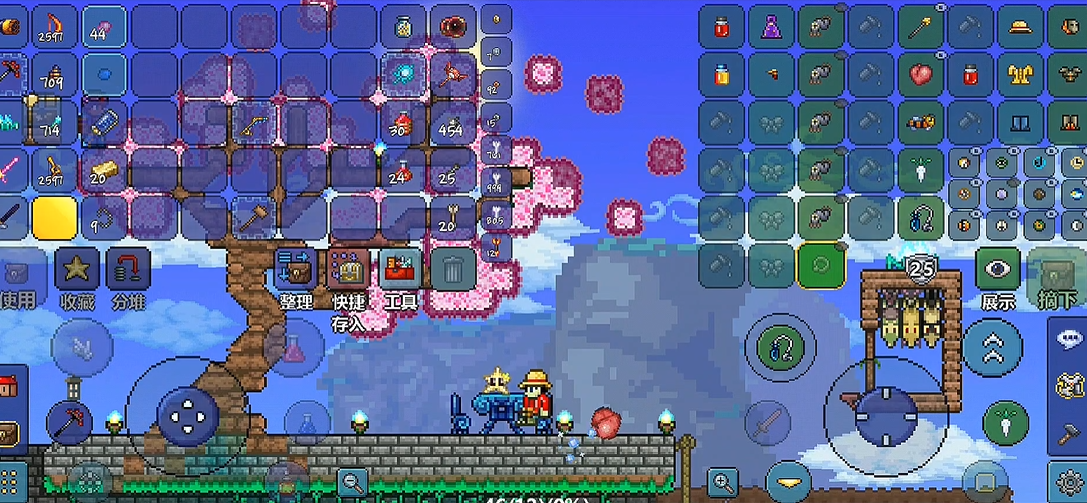Select the highlighted yellow inventory slot
This screenshot has width=1087, height=503.
click(56, 216)
